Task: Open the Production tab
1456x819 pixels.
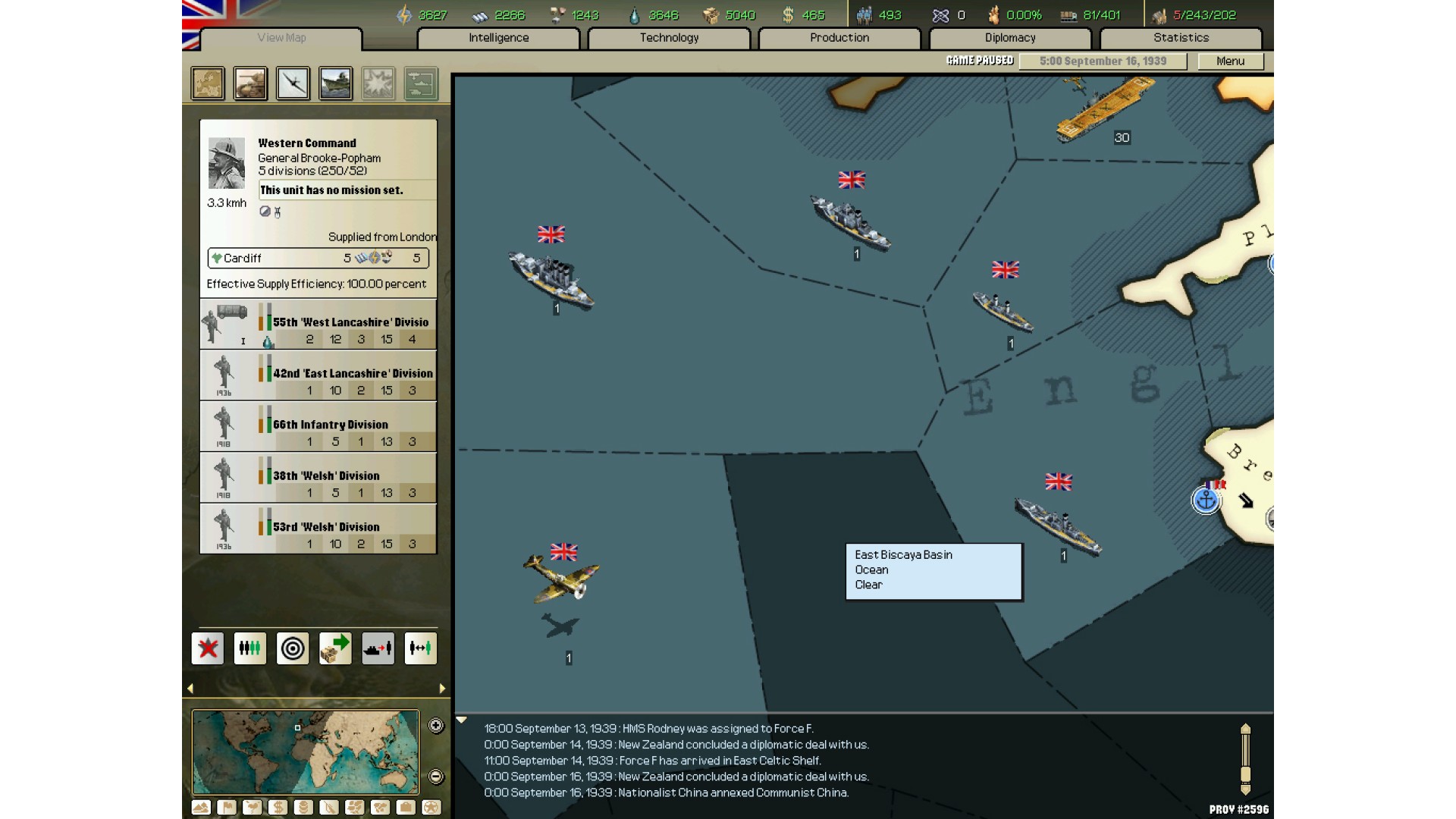Action: tap(839, 38)
